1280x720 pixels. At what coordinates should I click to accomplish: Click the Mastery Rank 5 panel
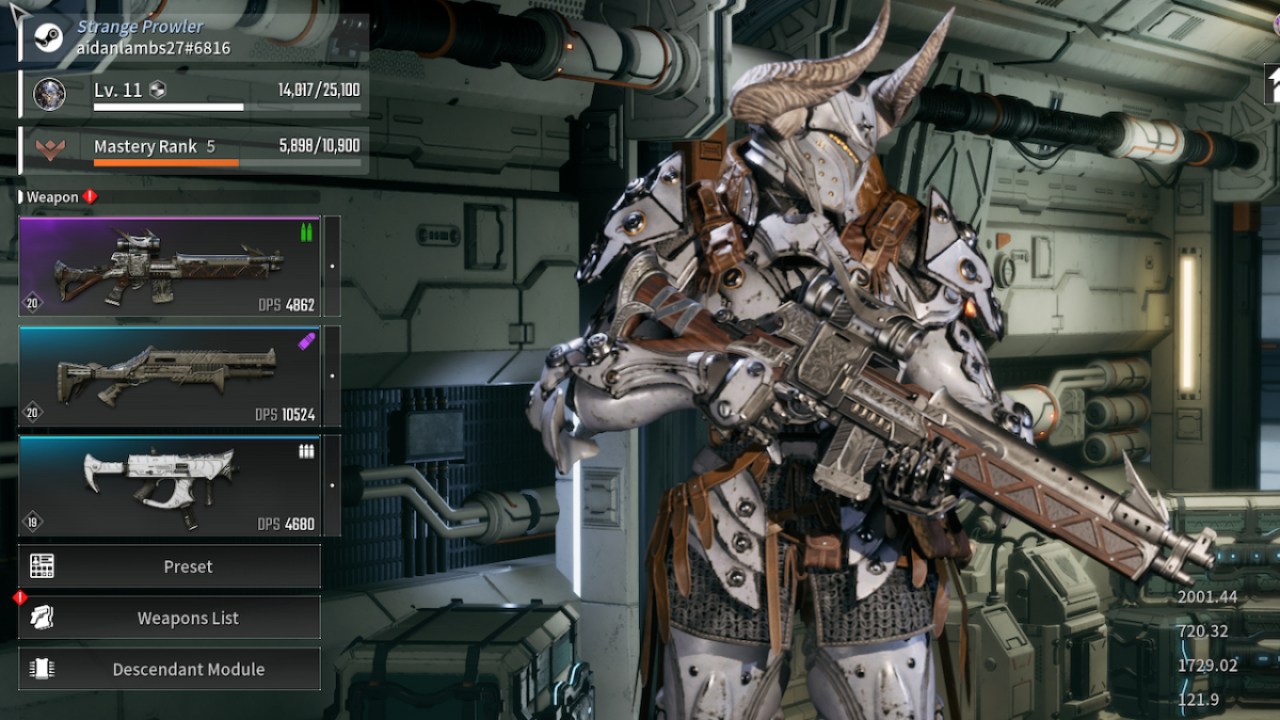(x=194, y=150)
